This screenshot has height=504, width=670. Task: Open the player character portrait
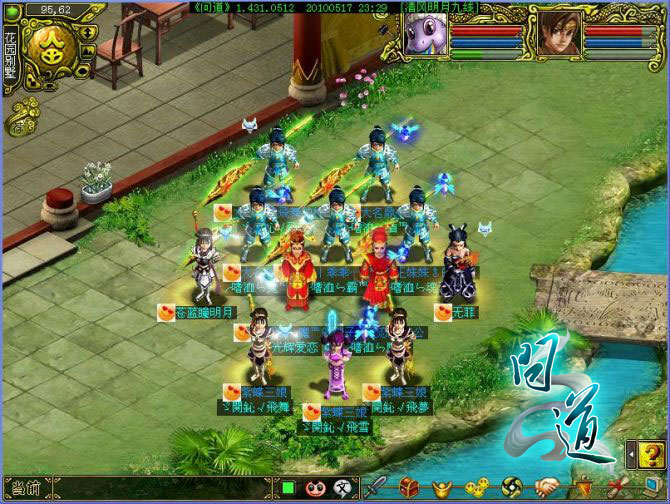[x=555, y=32]
